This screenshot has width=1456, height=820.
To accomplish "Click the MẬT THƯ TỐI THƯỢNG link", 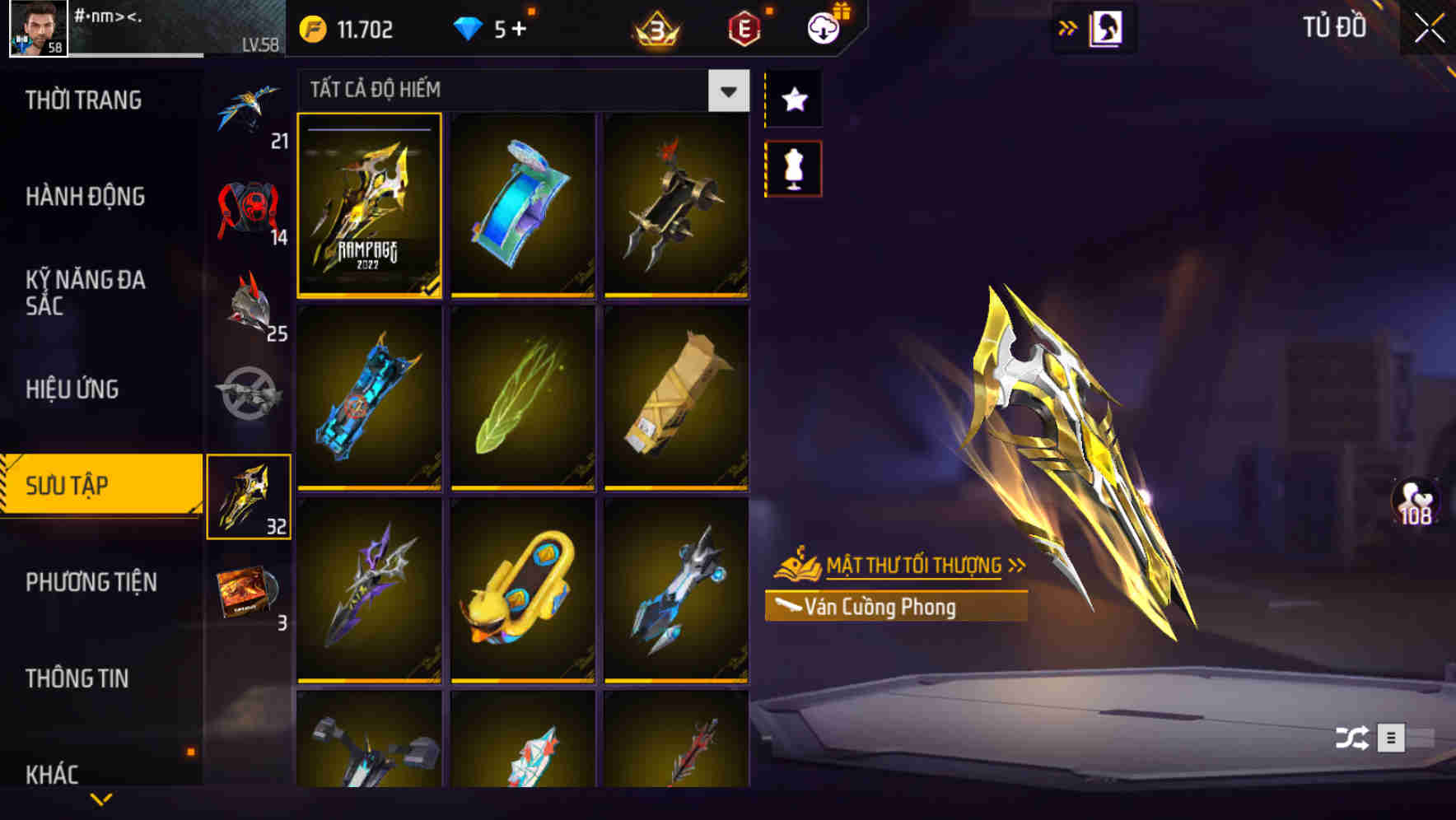I will pos(914,565).
